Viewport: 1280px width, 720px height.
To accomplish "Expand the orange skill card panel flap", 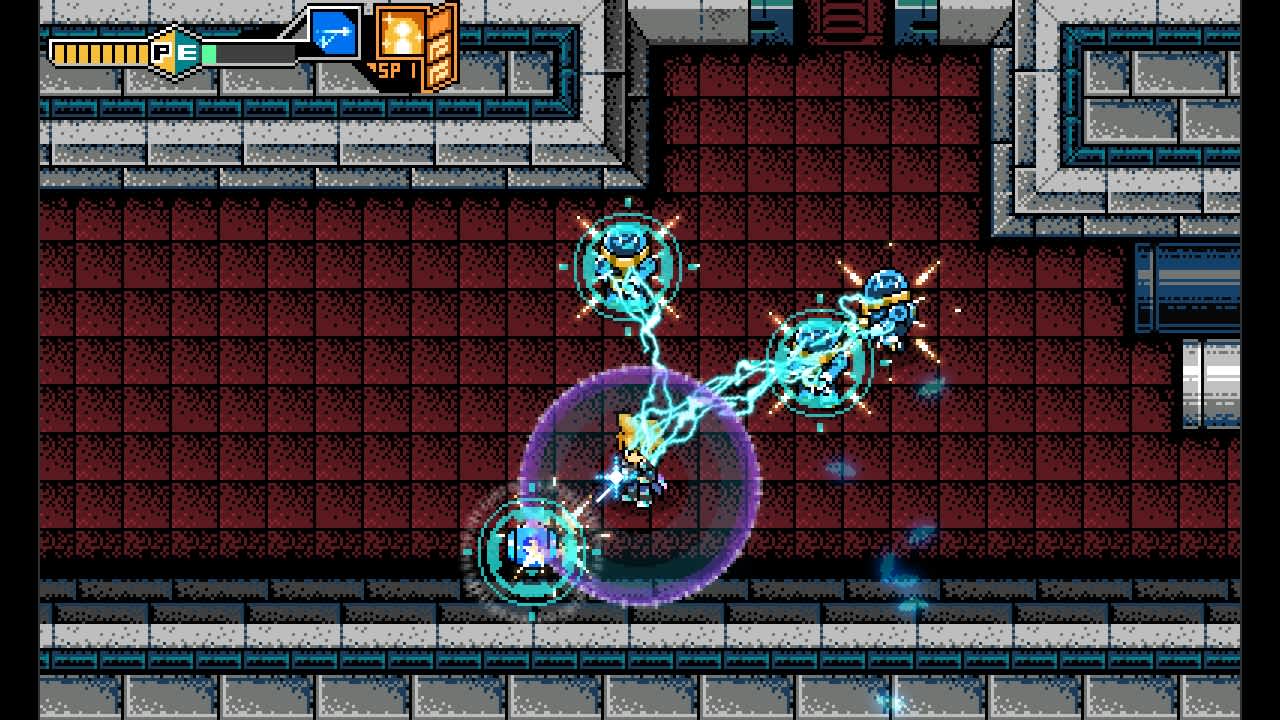I will (x=442, y=50).
